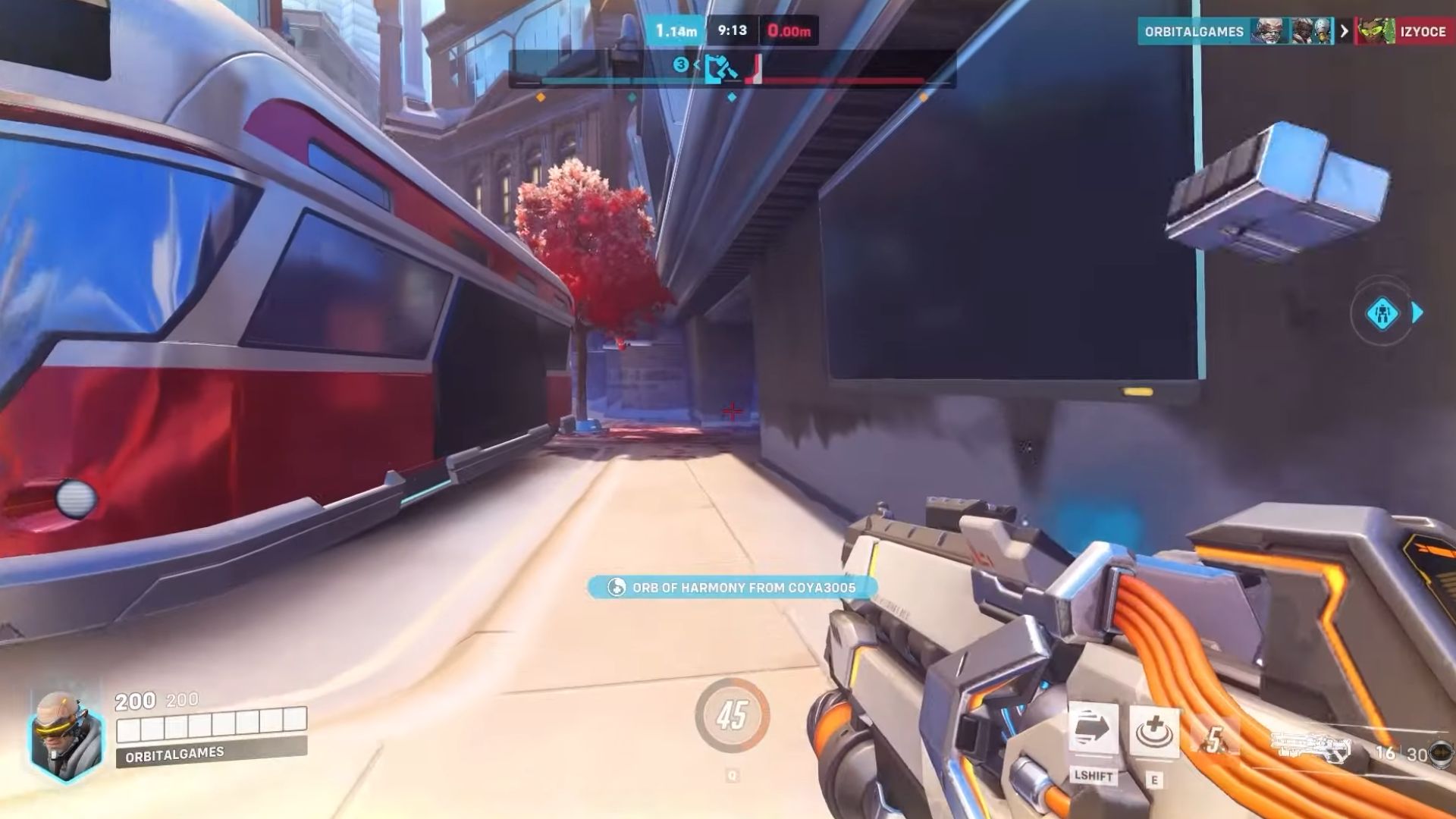Click the match timer showing 9:13

pyautogui.click(x=730, y=31)
